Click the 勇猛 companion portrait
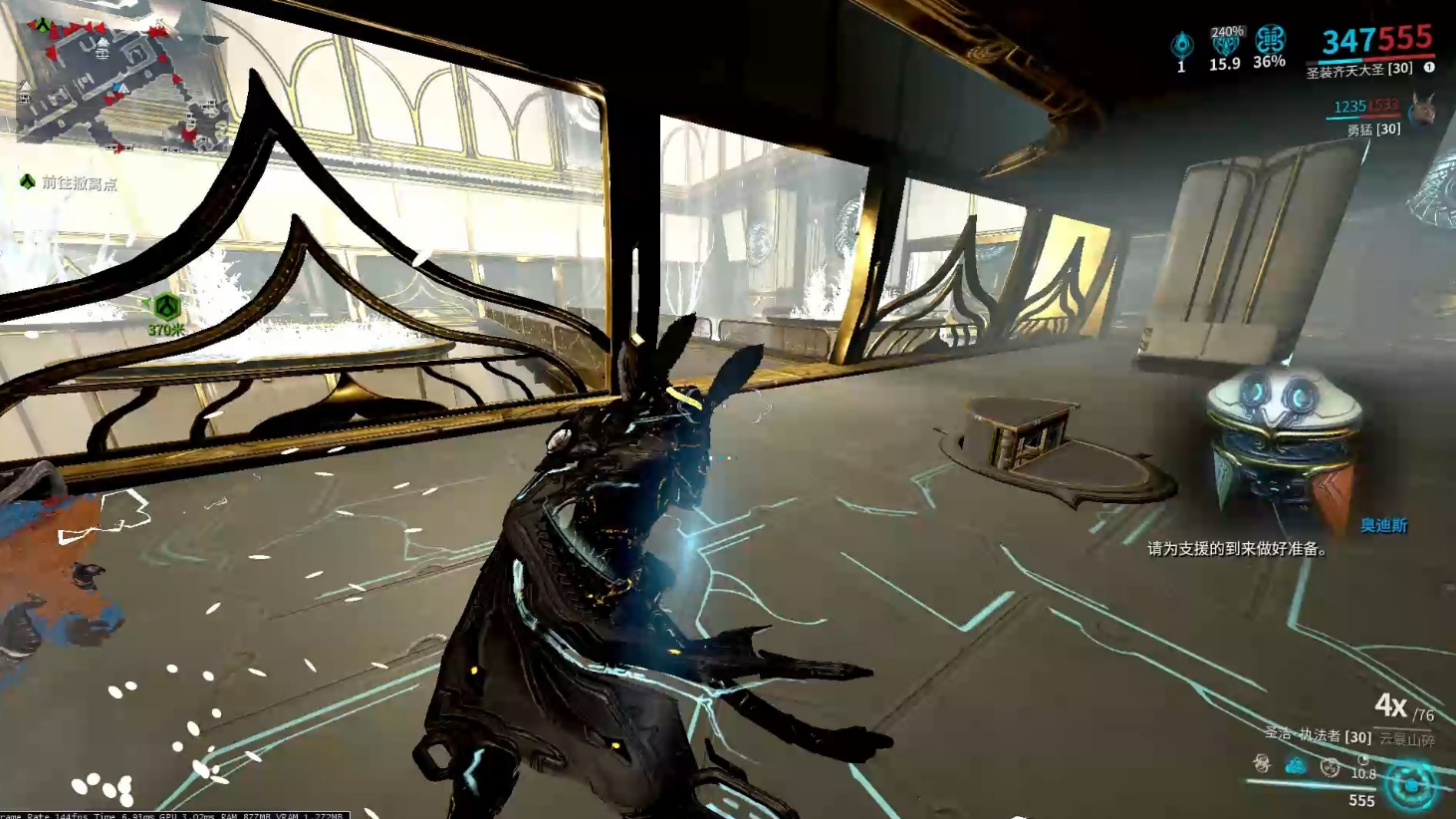Image resolution: width=1456 pixels, height=819 pixels. pyautogui.click(x=1423, y=110)
